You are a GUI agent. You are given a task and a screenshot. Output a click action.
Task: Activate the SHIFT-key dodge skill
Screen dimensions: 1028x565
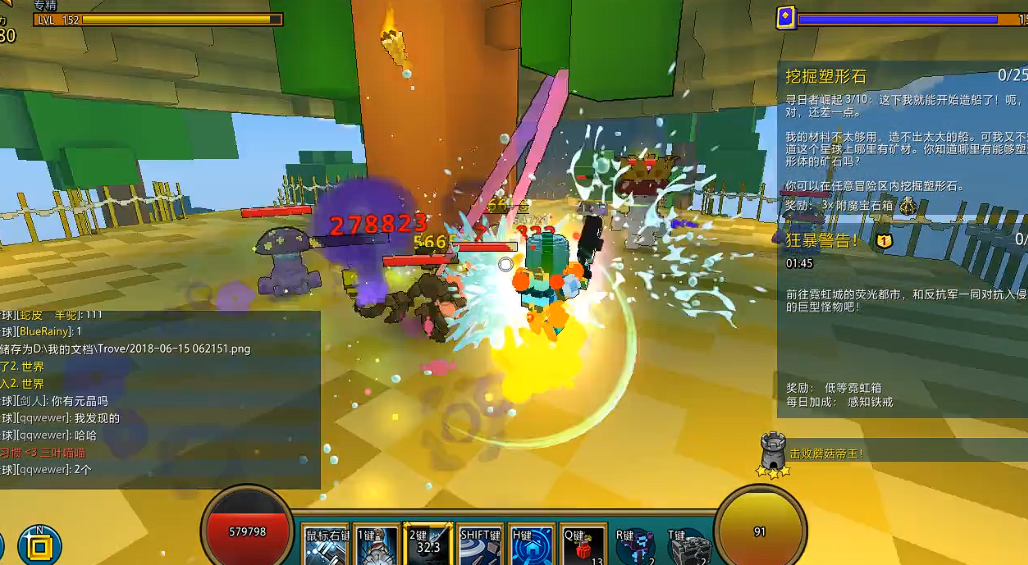[480, 546]
